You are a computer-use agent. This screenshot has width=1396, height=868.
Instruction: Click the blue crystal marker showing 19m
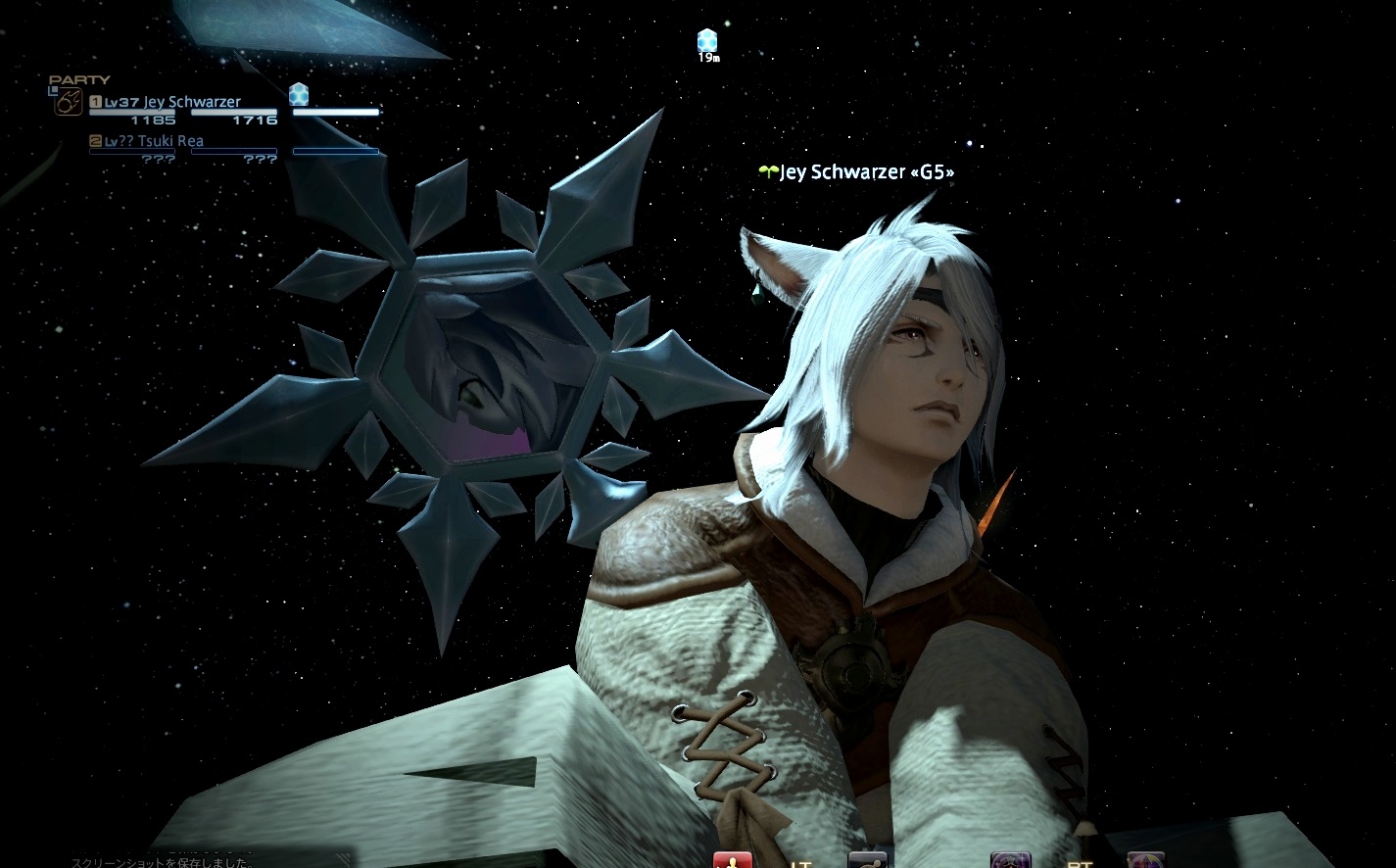pos(707,41)
